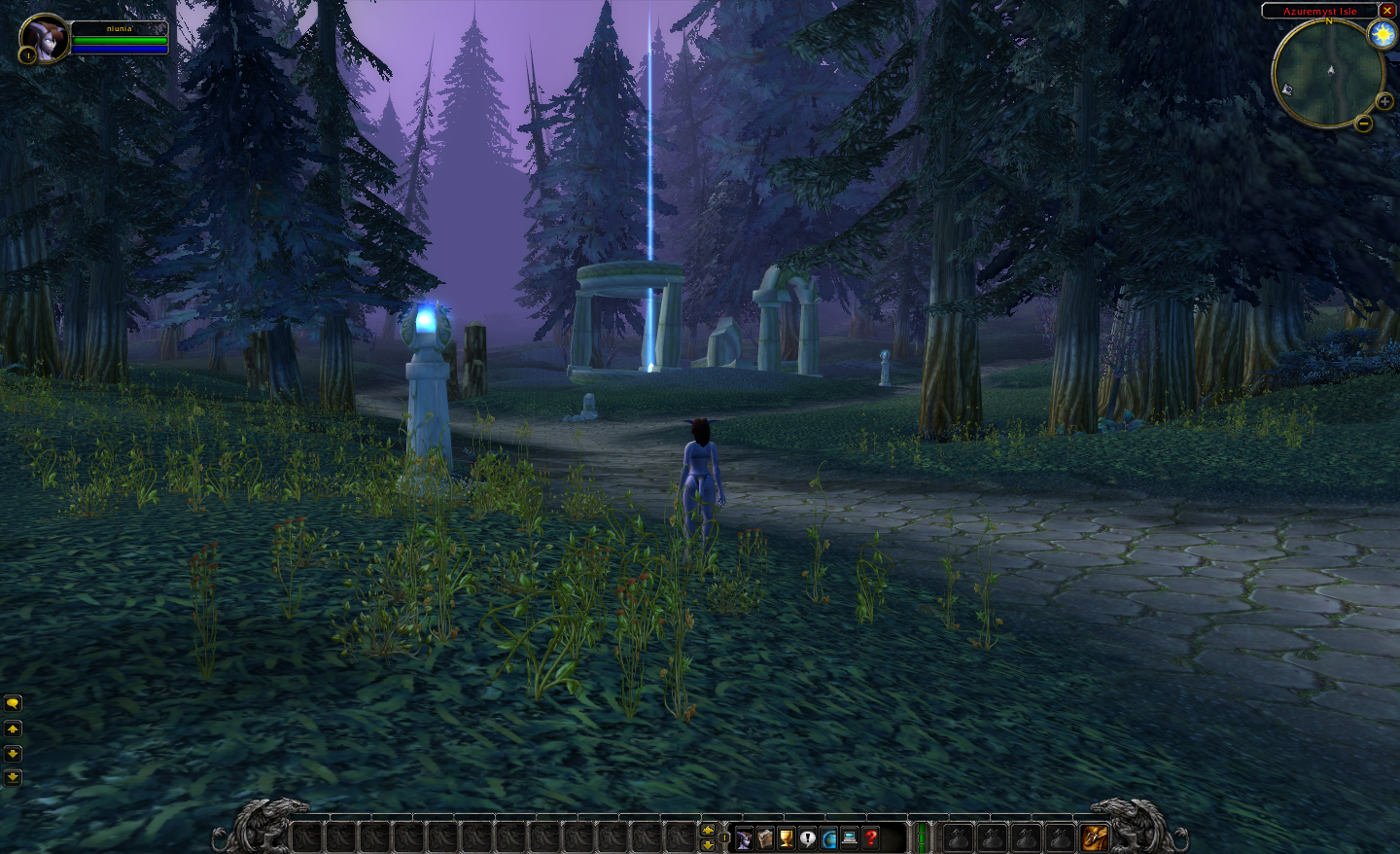The height and width of the screenshot is (854, 1400).
Task: Open the quest log exclamation button
Action: (x=808, y=837)
